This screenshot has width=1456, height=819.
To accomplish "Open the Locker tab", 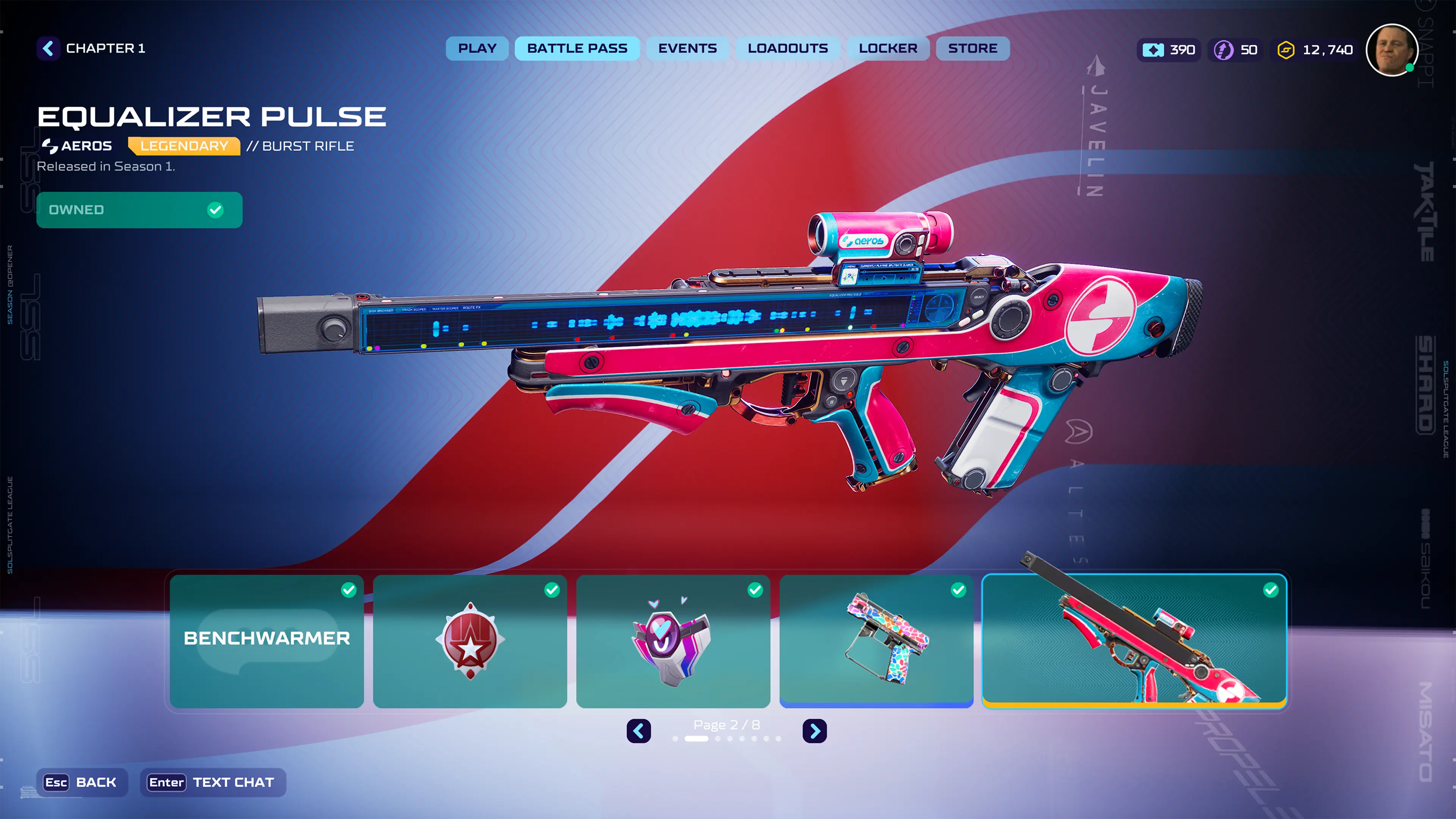I will (888, 49).
